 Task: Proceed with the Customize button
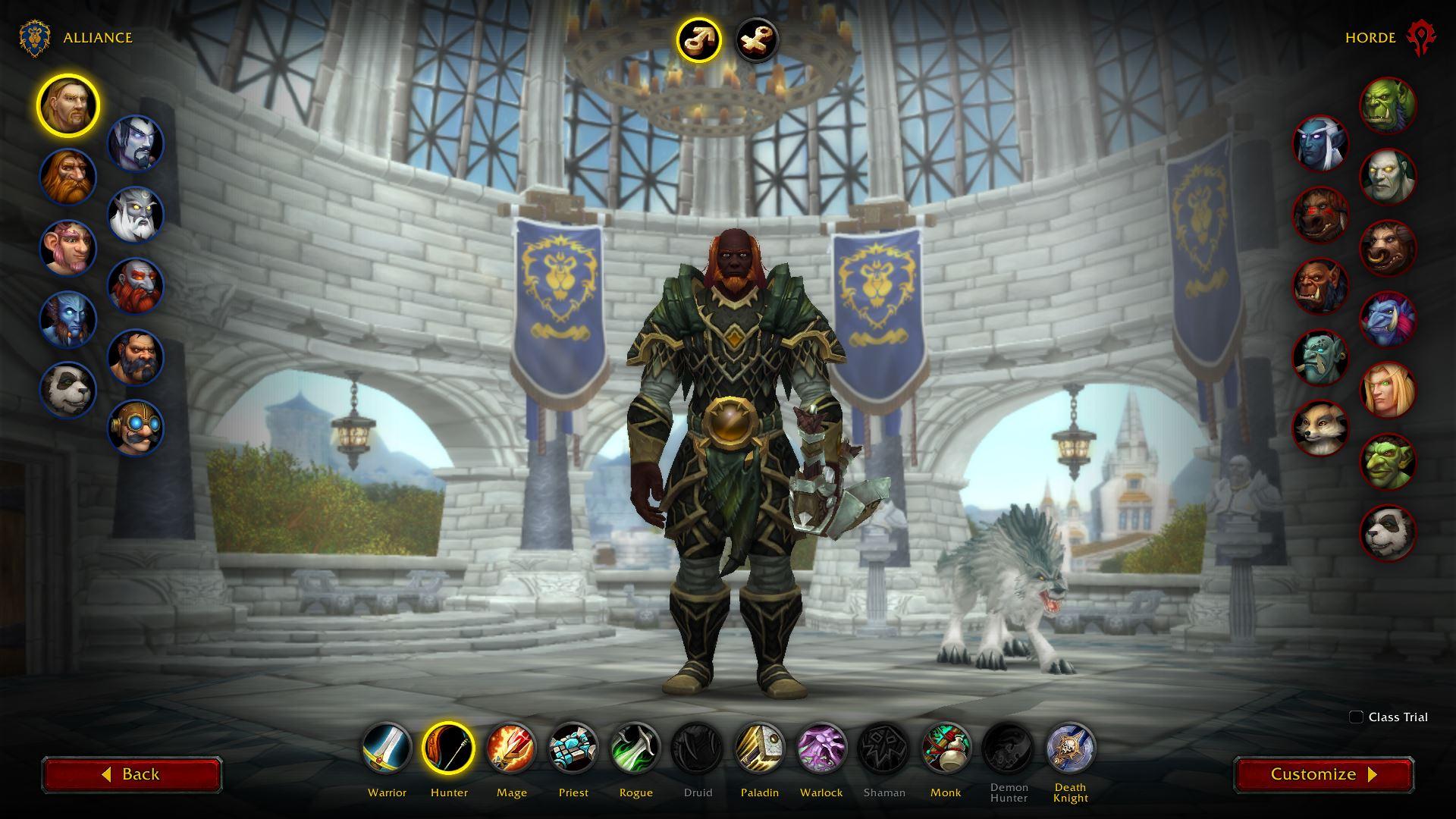tap(1323, 774)
